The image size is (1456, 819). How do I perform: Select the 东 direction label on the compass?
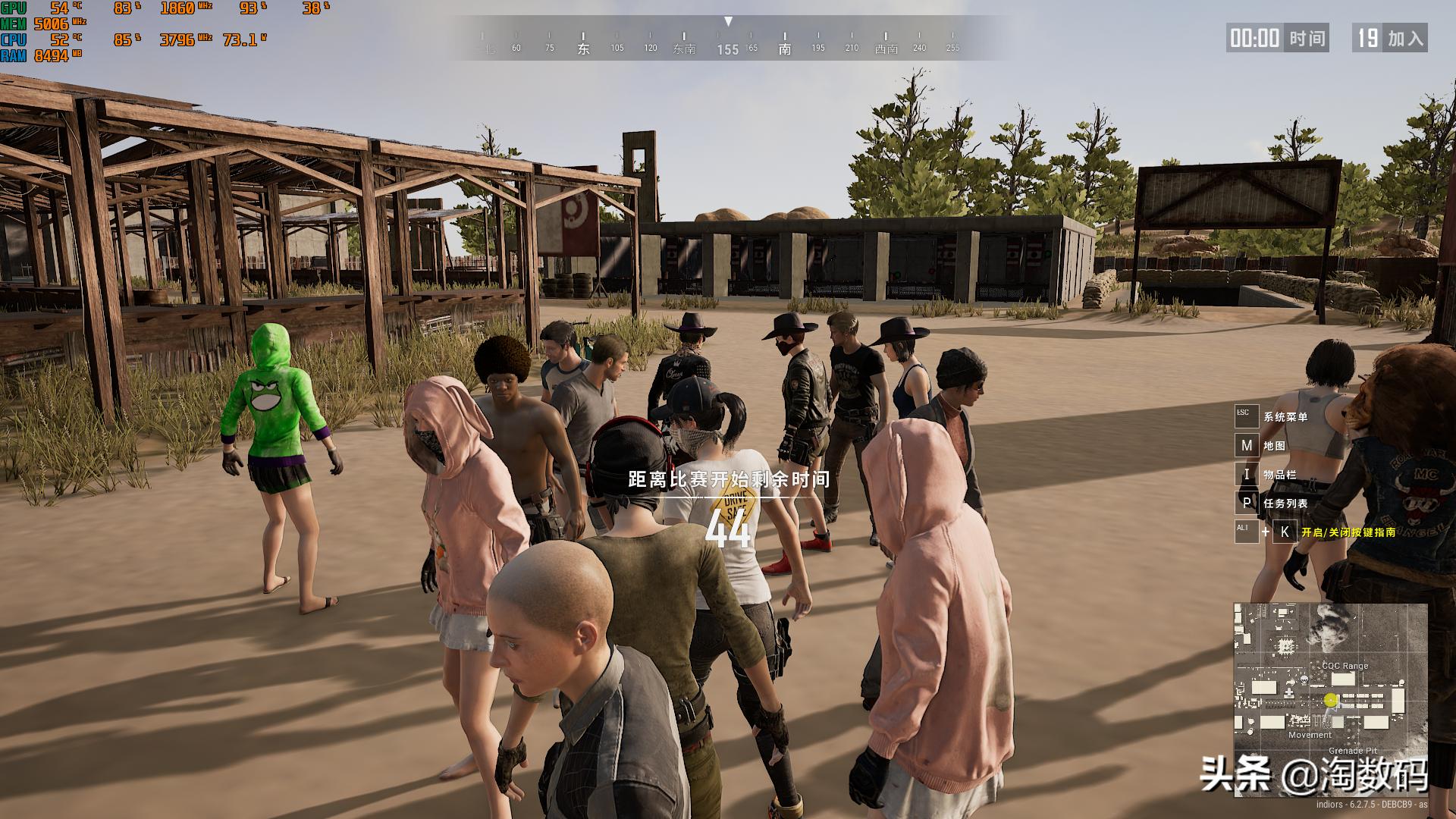click(583, 47)
